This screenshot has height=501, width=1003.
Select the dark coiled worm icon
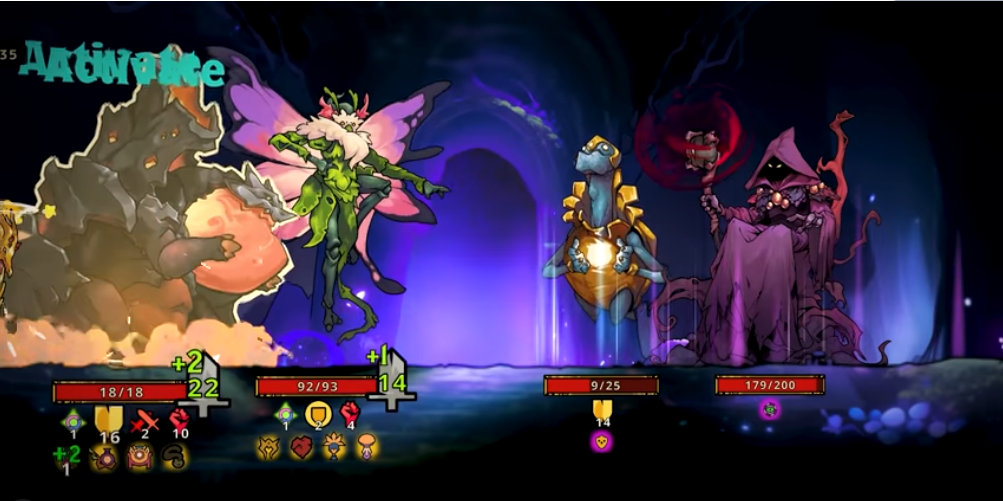(174, 456)
